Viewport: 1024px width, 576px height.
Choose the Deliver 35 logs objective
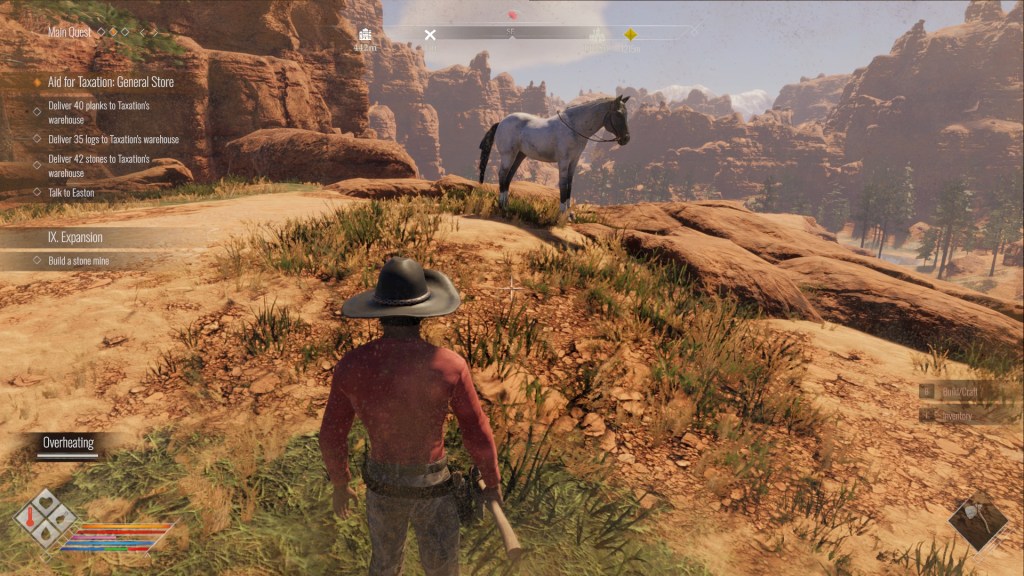pos(113,140)
